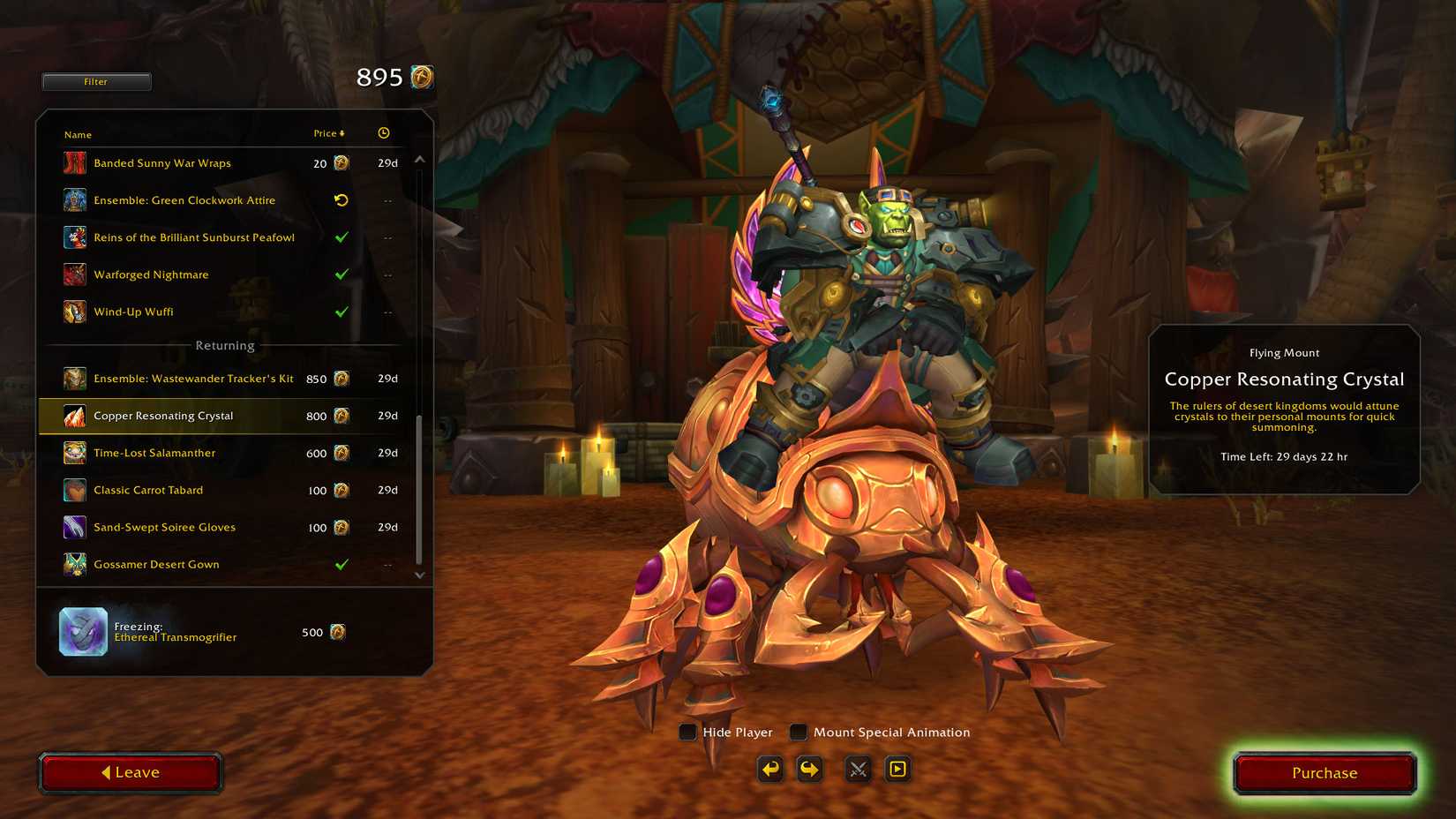Click the Time-Lost Salamanther item icon
Viewport: 1456px width, 819px height.
click(73, 452)
